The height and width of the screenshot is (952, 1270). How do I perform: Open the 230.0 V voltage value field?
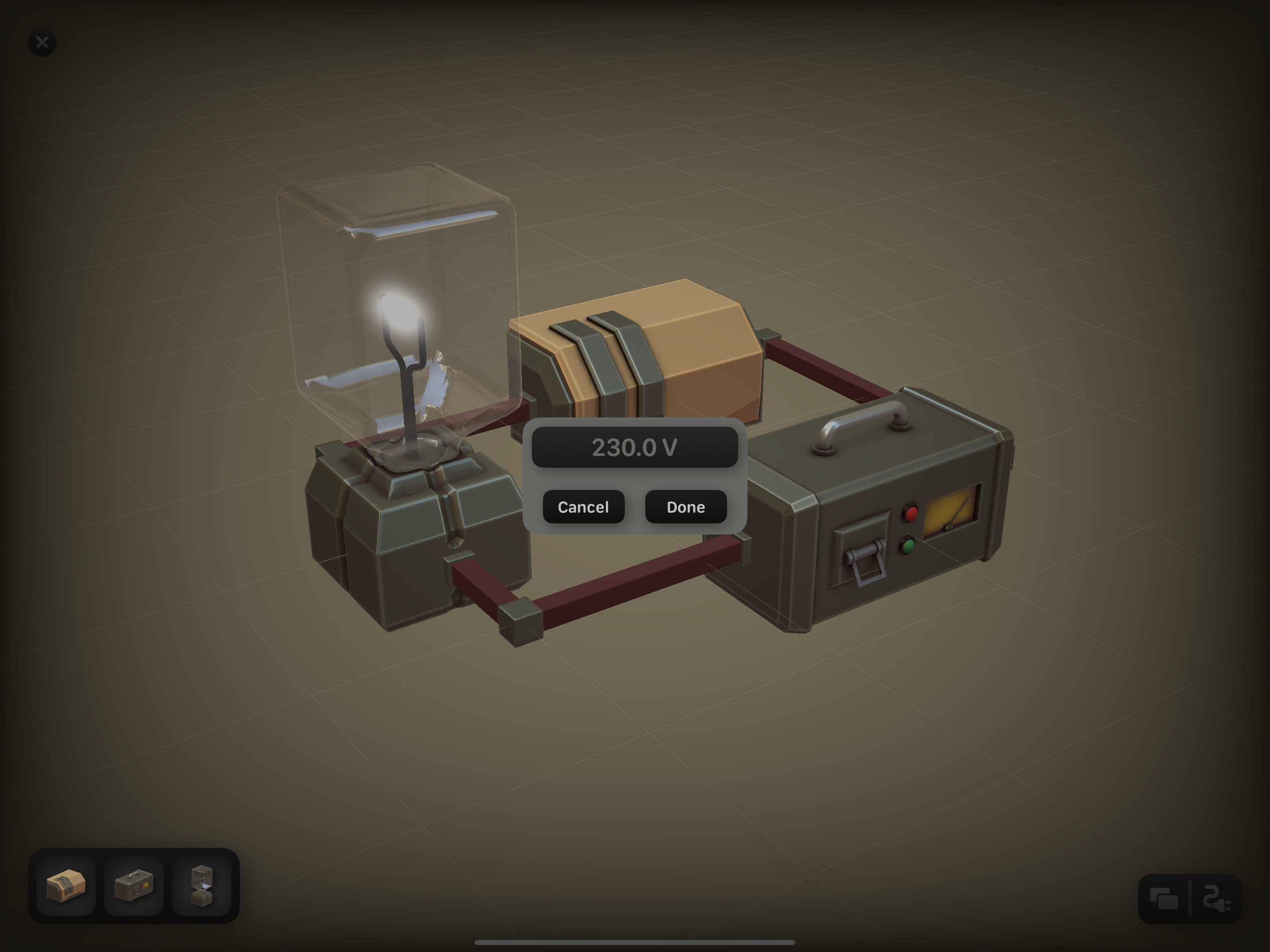tap(635, 448)
